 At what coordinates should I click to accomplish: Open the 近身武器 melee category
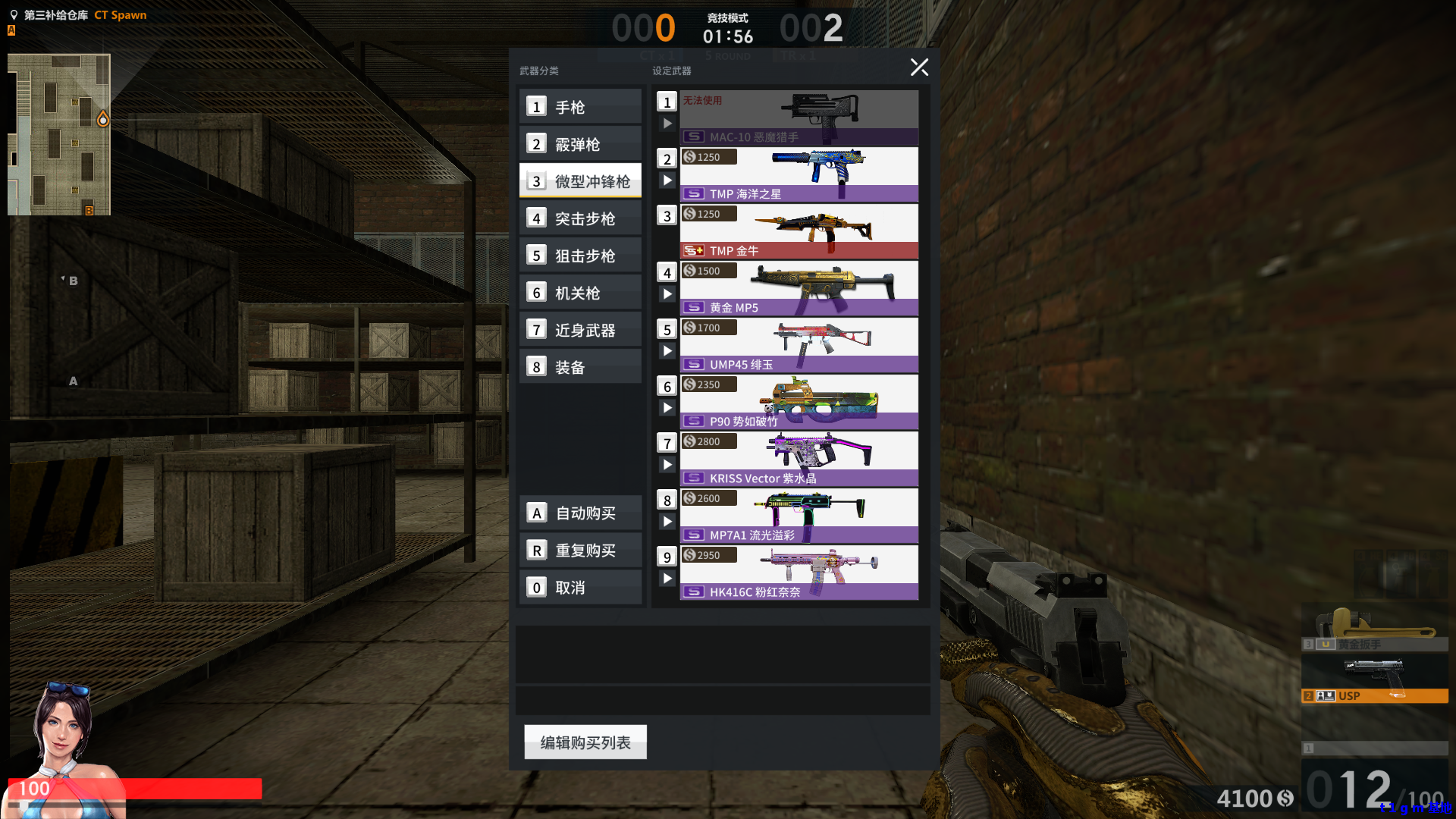coord(580,330)
